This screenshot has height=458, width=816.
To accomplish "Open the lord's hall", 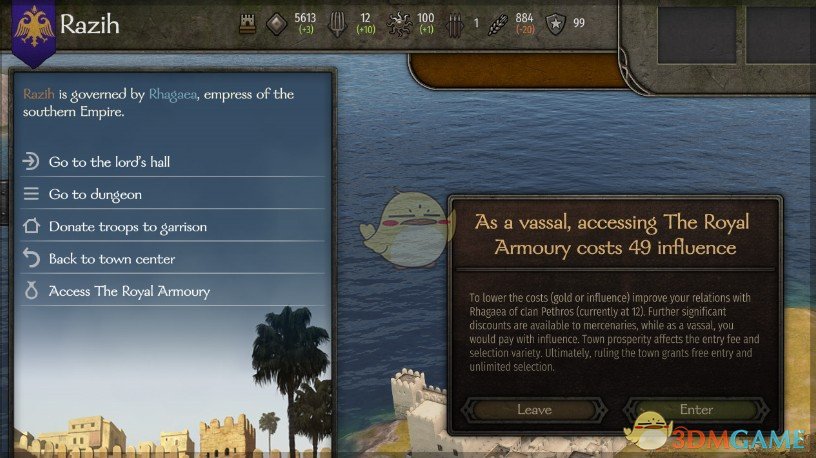I will [x=116, y=162].
